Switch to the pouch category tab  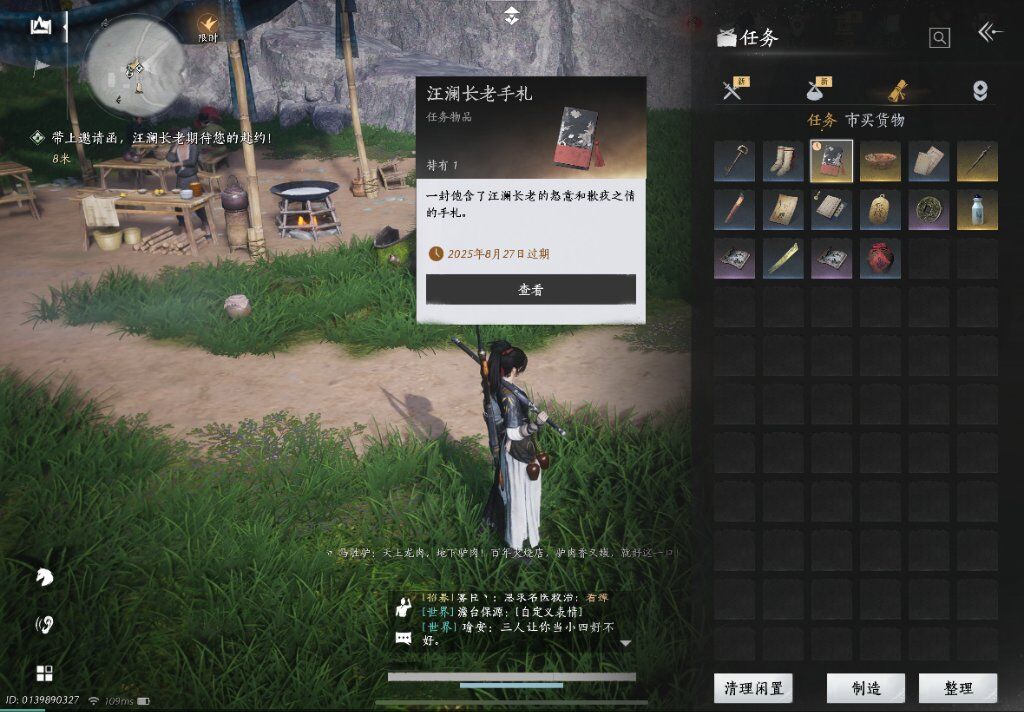click(817, 91)
